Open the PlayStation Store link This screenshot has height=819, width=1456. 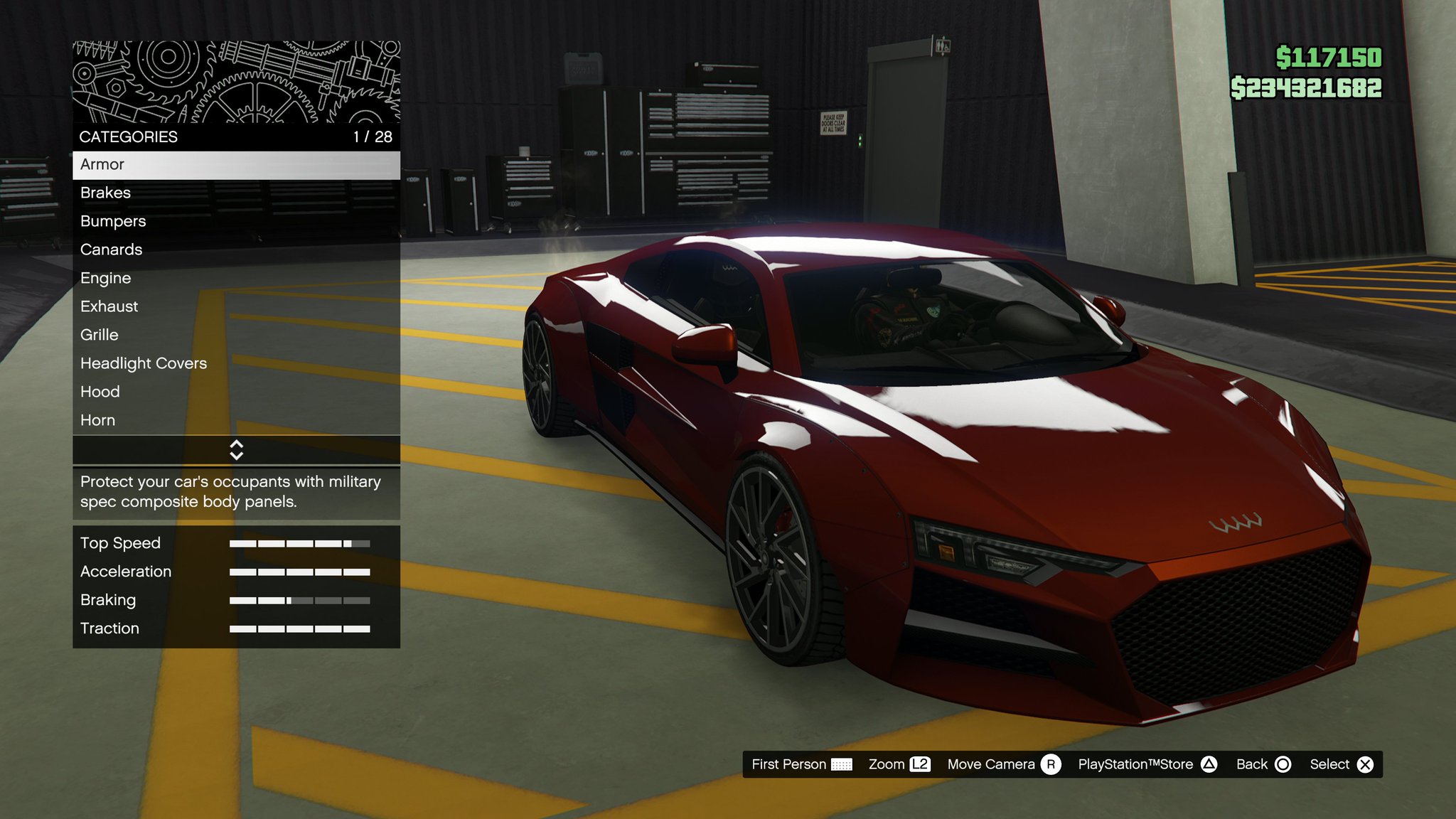point(1135,764)
